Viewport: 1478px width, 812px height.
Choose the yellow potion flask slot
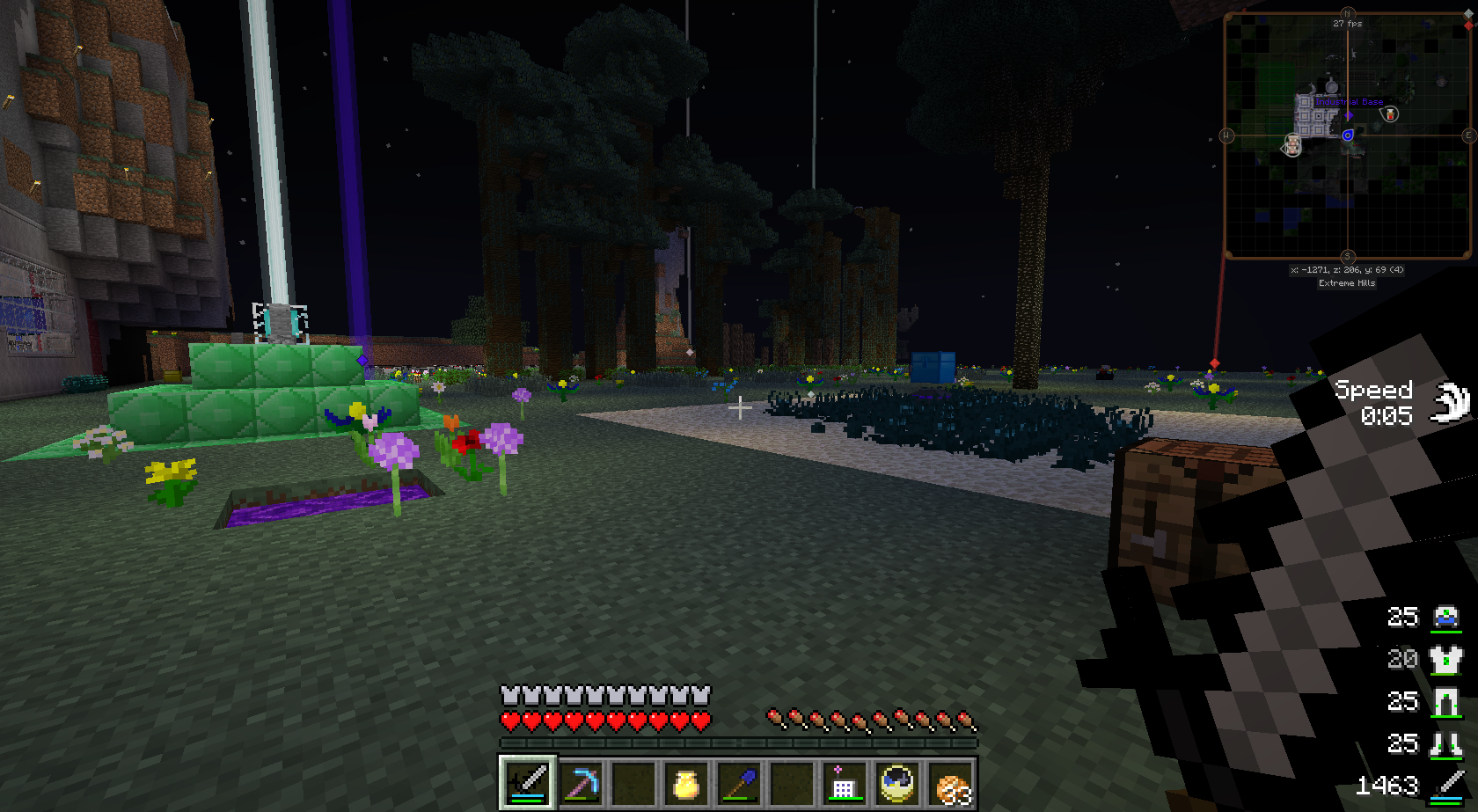pos(686,781)
